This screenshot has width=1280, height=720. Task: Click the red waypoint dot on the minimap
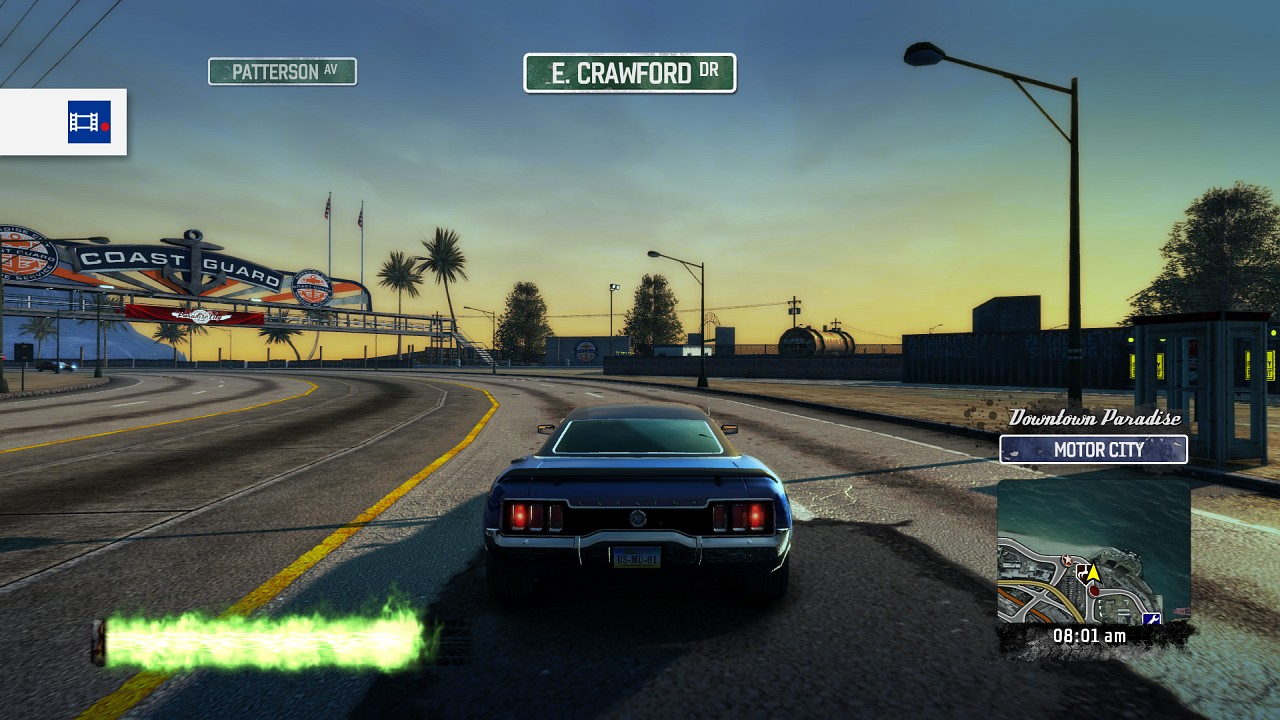[1094, 590]
